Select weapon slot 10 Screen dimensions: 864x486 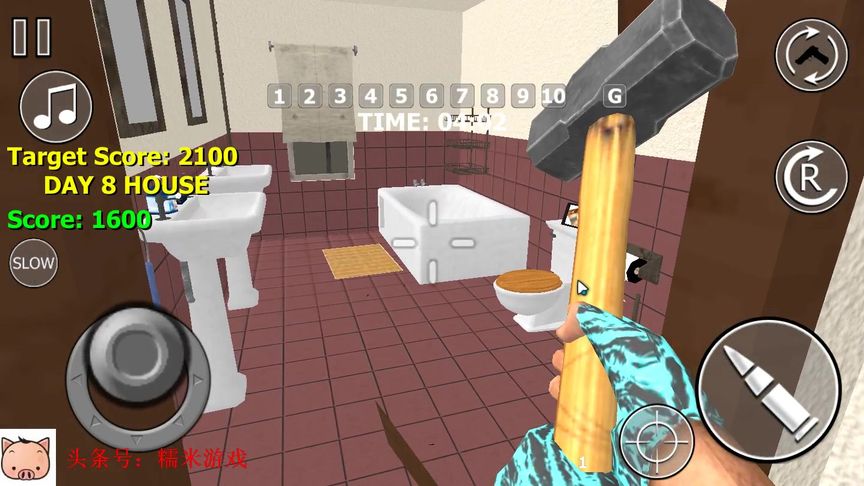[x=554, y=96]
